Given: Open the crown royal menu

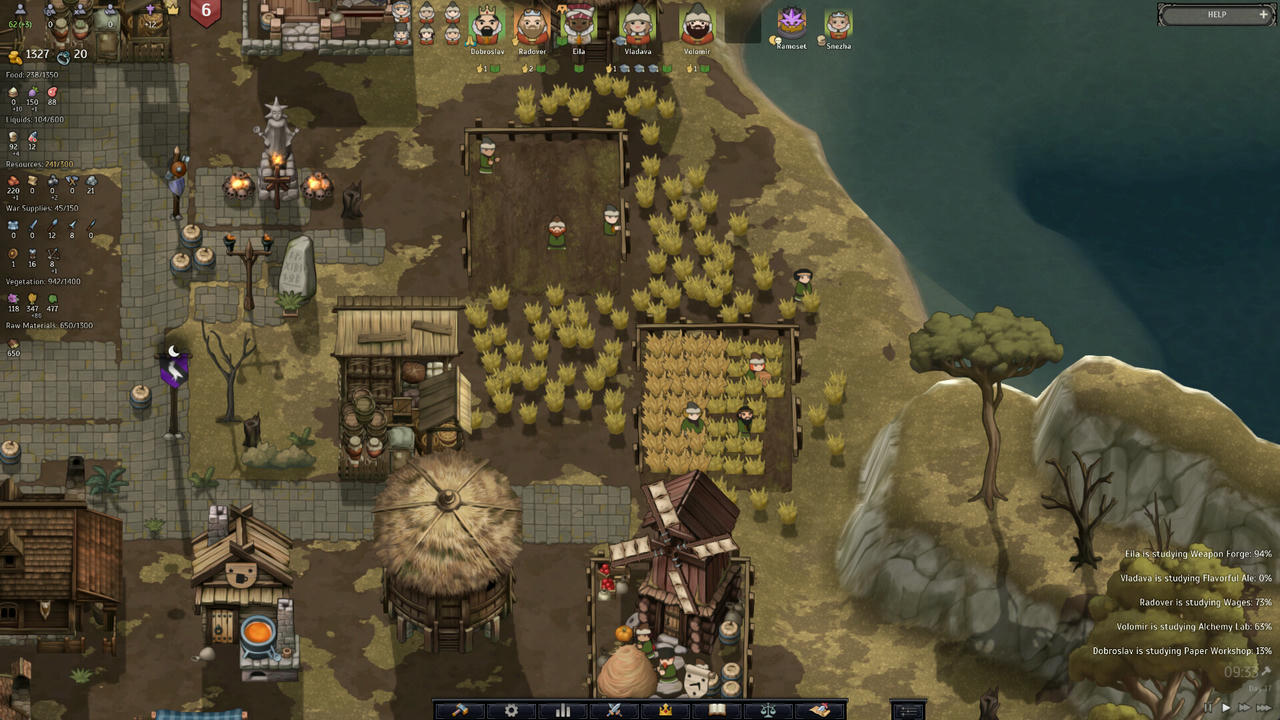Looking at the screenshot, I should click(665, 710).
